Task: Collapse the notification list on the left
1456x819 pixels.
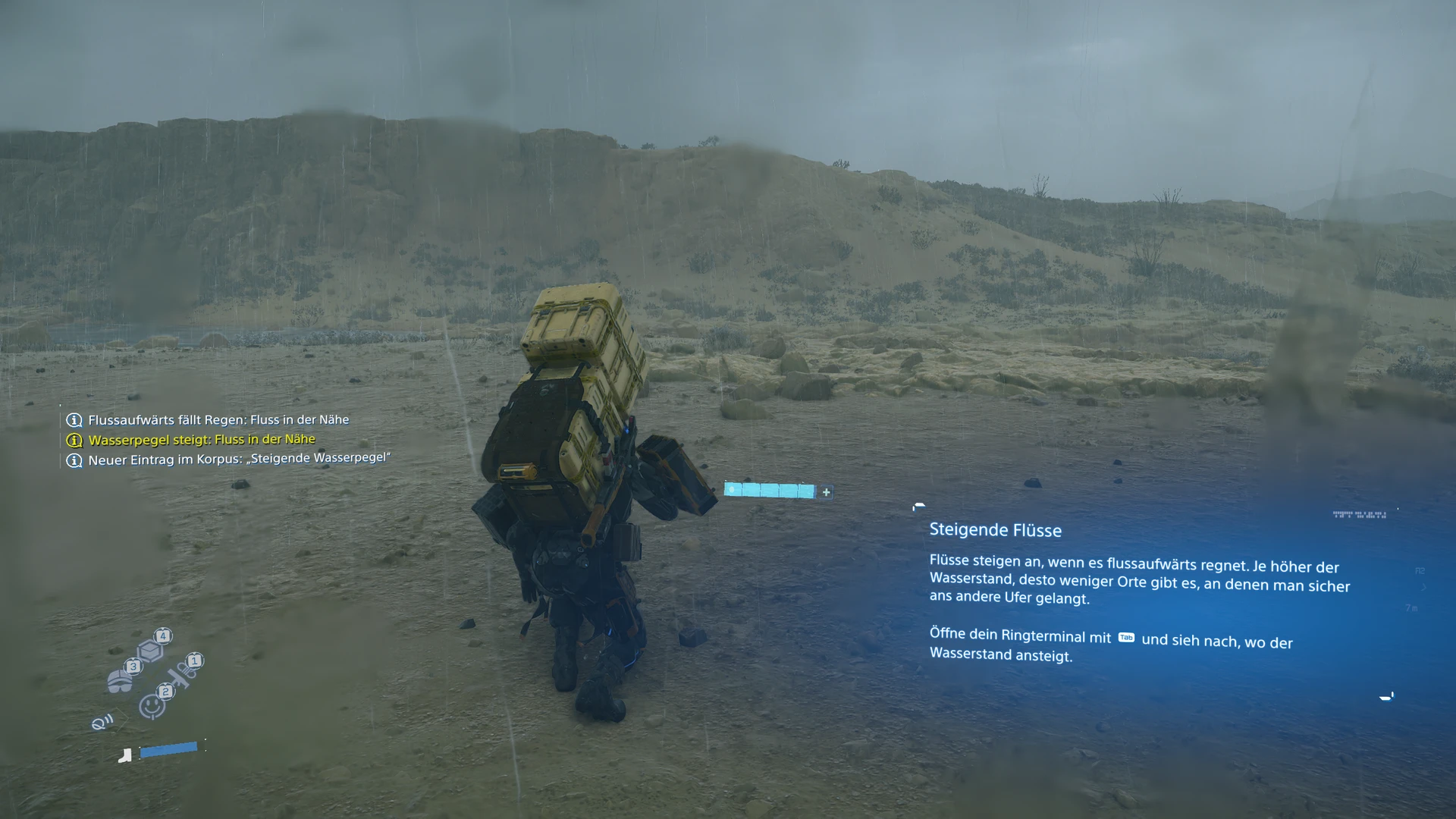Action: tap(74, 440)
